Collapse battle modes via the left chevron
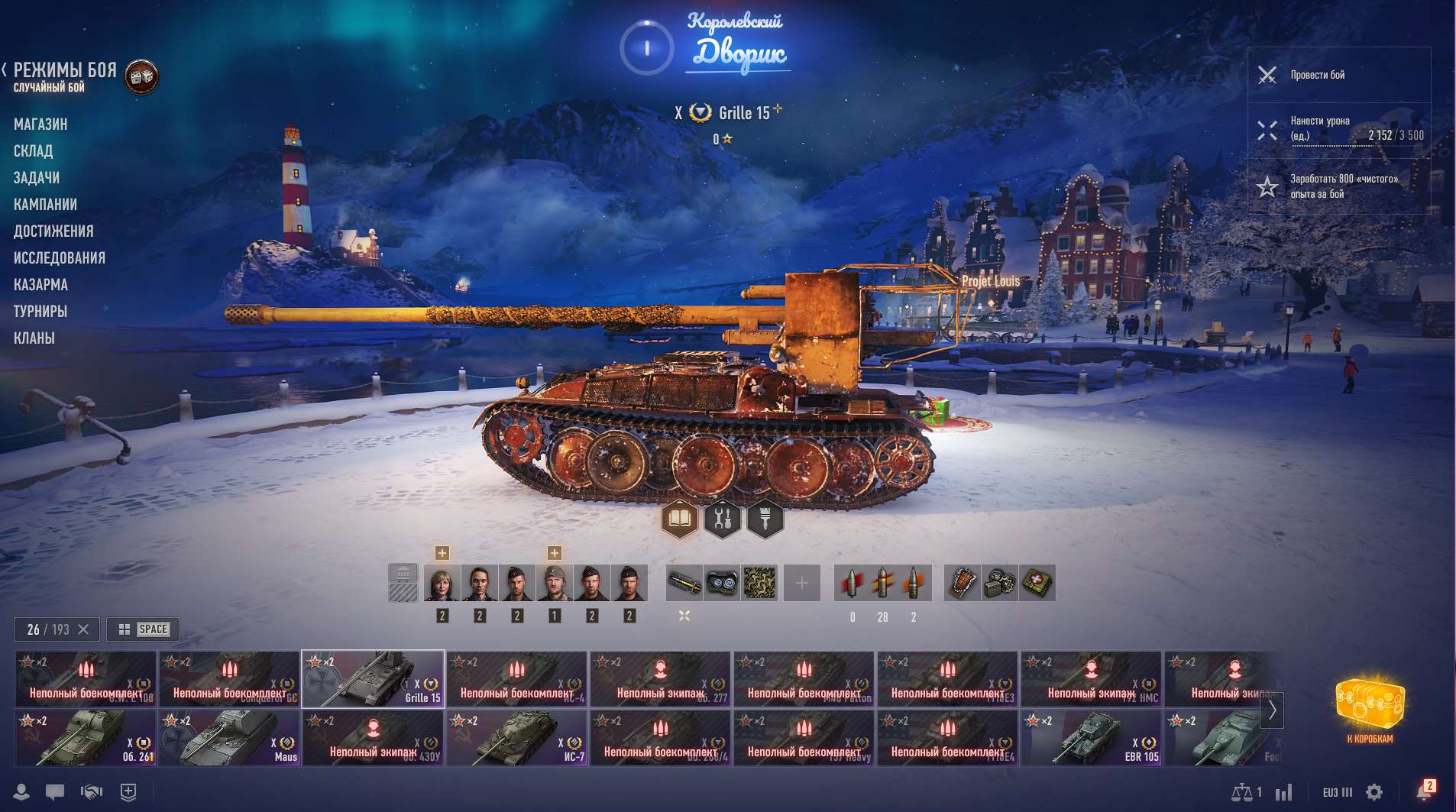Image resolution: width=1456 pixels, height=812 pixels. click(x=6, y=70)
